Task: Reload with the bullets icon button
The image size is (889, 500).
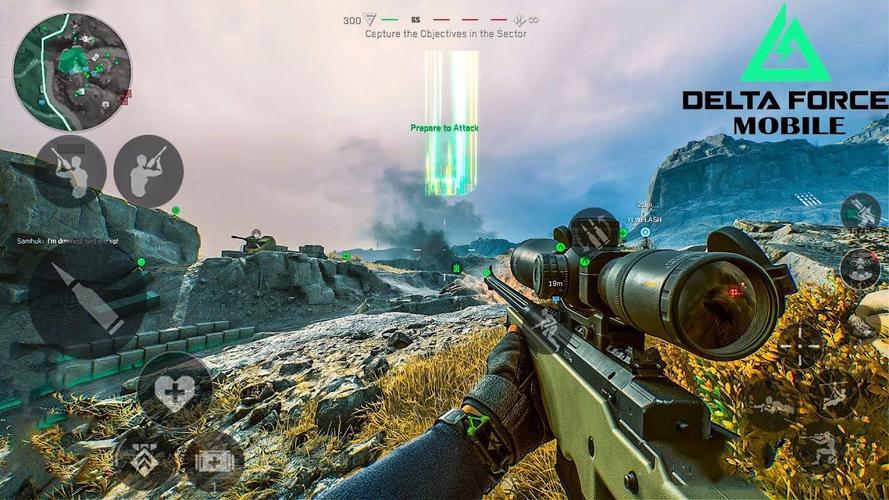Action: pos(594,233)
